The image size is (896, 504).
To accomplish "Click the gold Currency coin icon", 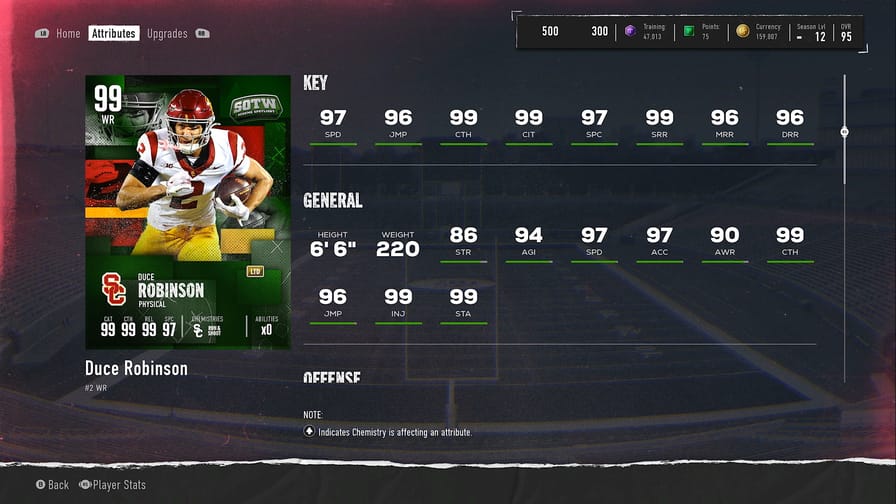I will click(742, 31).
